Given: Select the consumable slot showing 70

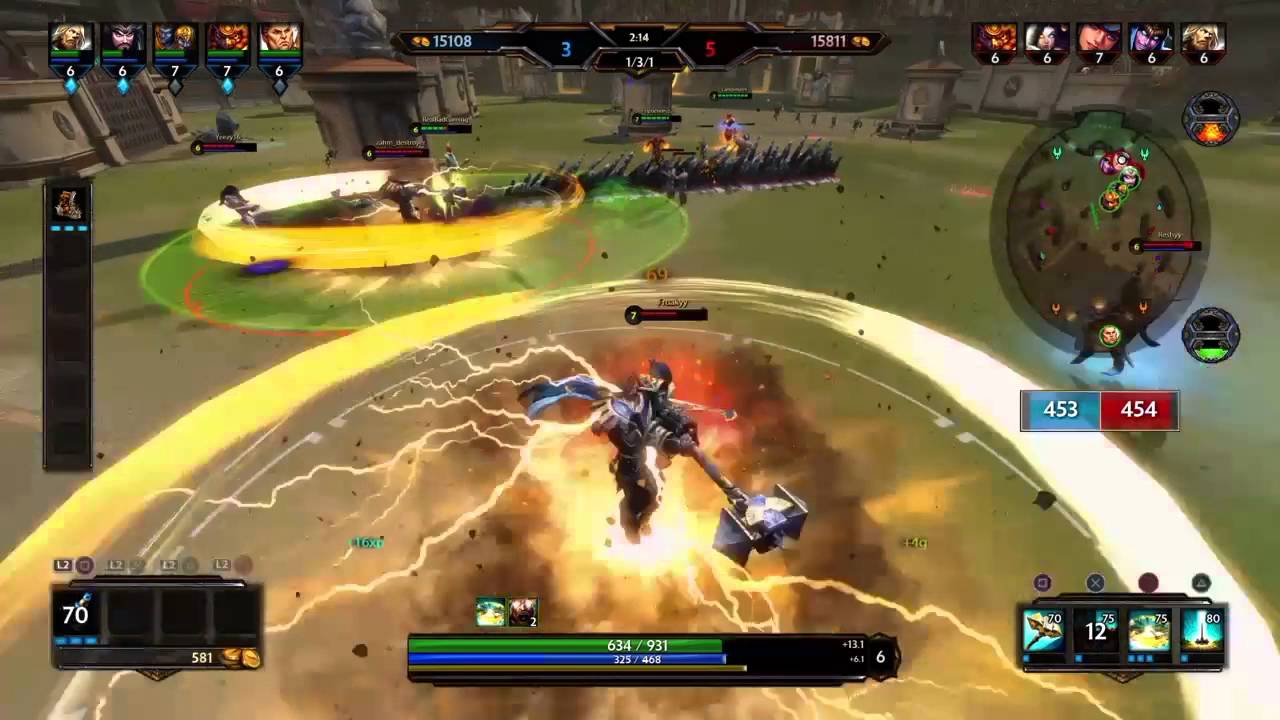Looking at the screenshot, I should click(78, 614).
